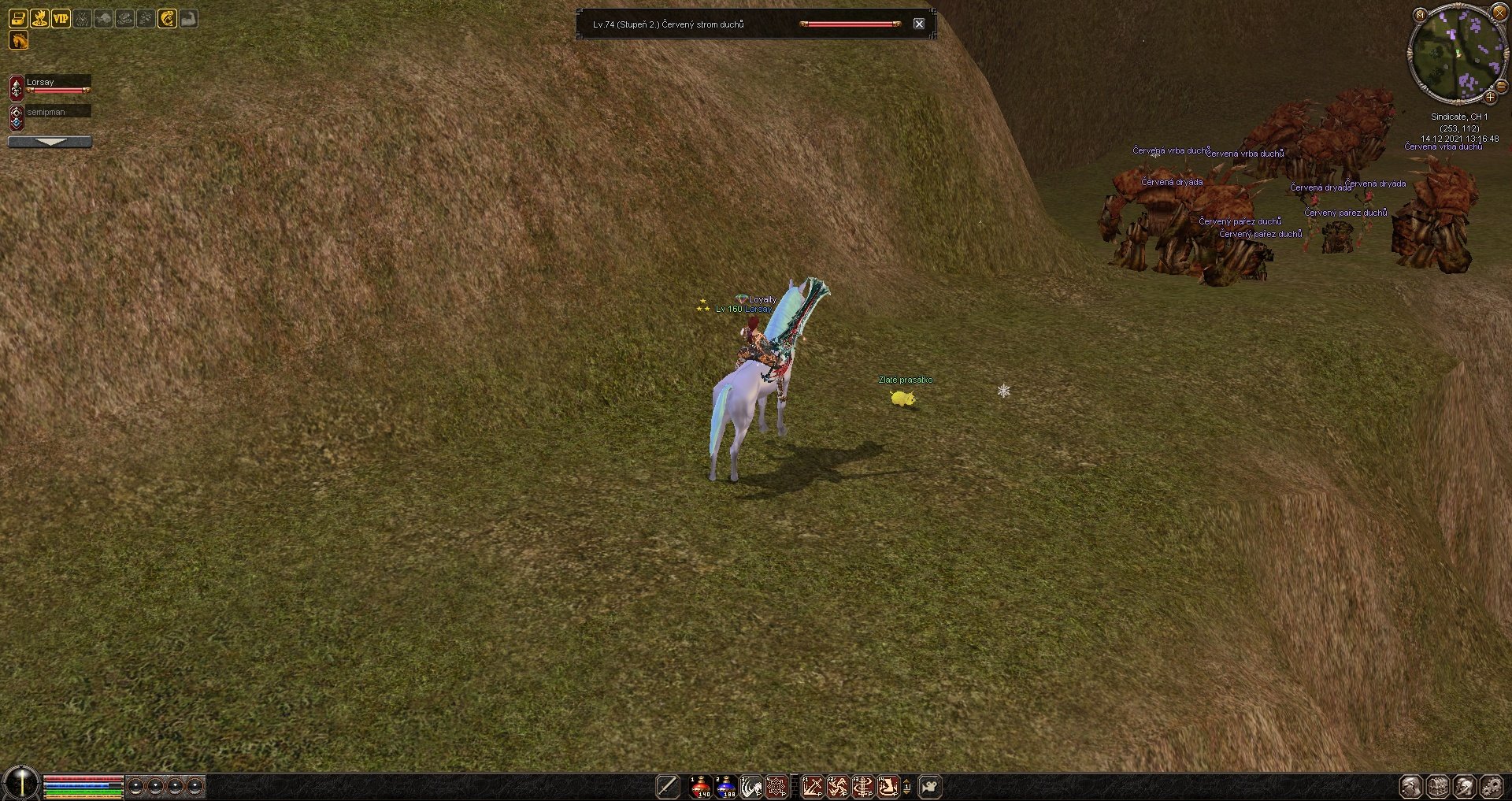
Task: Click the golden horse head icon
Action: point(18,40)
